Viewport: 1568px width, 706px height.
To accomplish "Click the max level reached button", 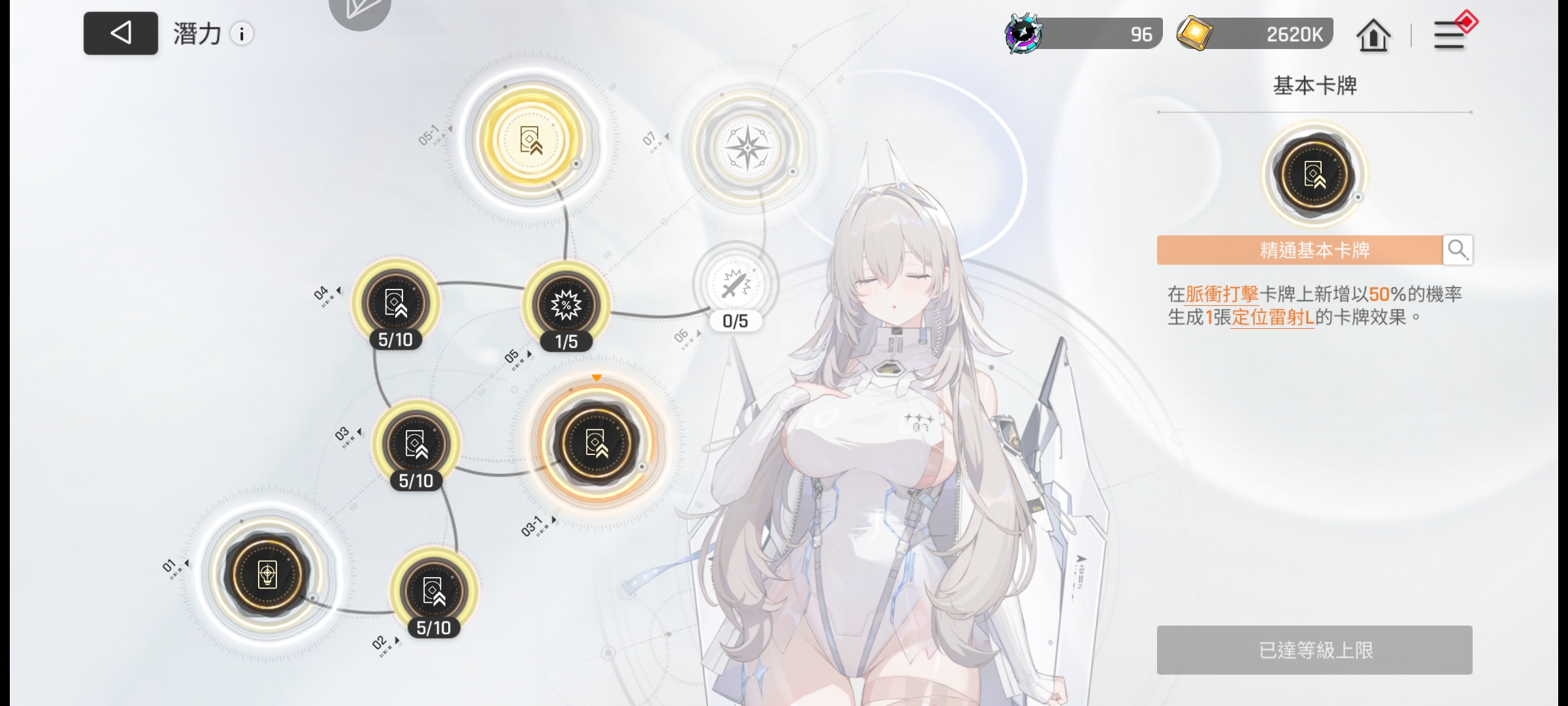I will [1315, 650].
